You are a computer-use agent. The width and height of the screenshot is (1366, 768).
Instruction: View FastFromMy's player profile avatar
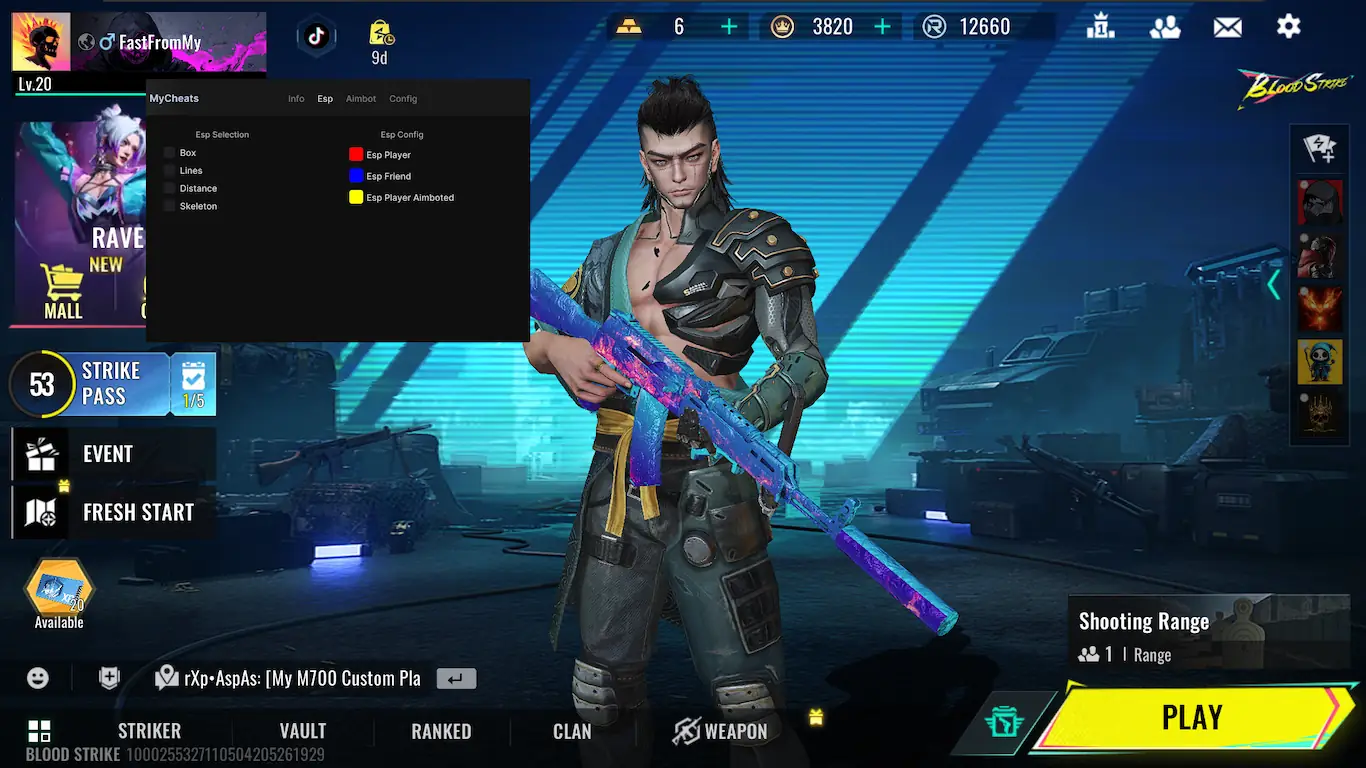click(x=41, y=42)
